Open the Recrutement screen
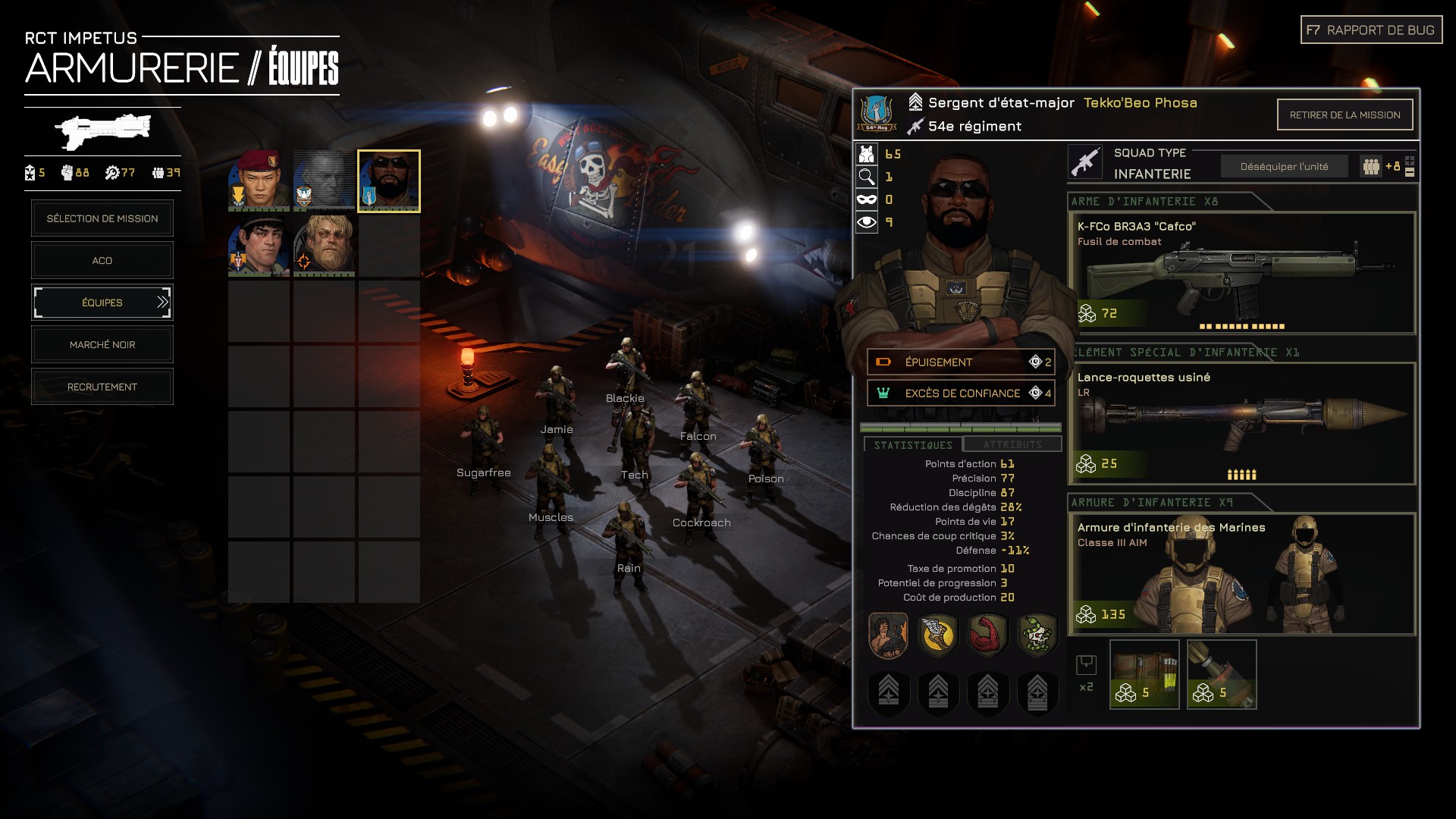1456x819 pixels. pos(102,387)
